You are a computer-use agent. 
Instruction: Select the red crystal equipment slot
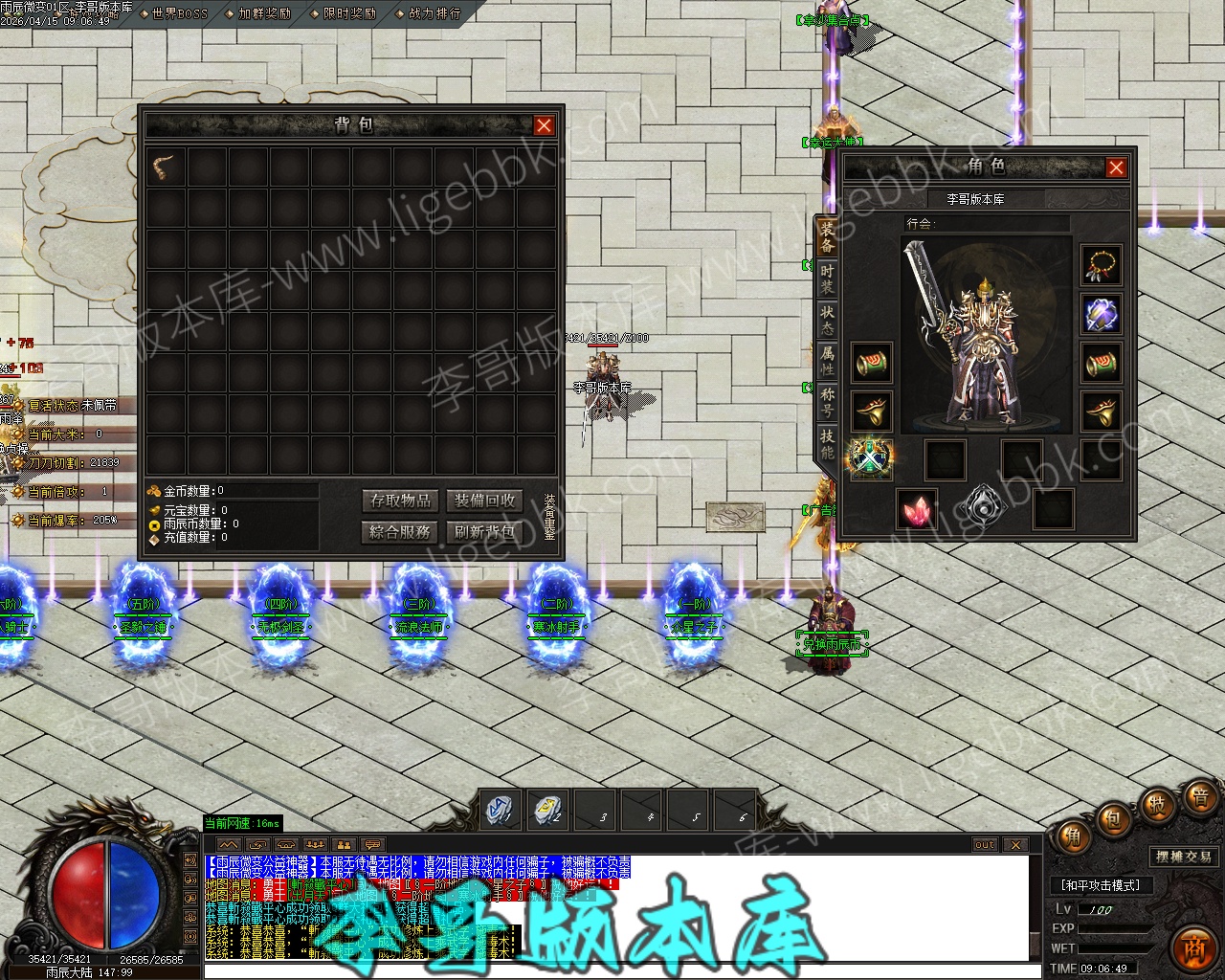click(x=916, y=509)
